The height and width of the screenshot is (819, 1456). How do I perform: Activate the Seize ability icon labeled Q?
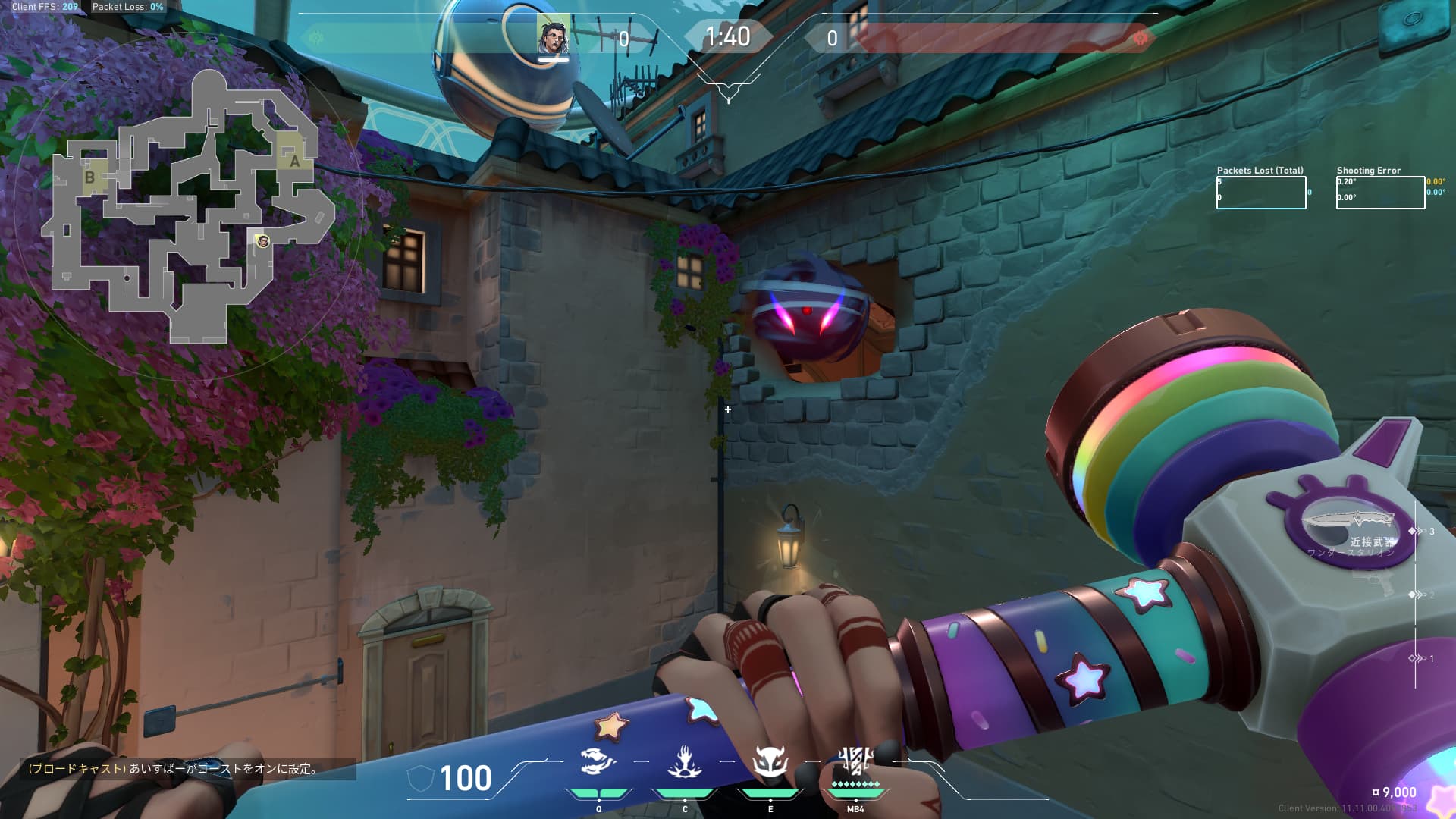[598, 762]
